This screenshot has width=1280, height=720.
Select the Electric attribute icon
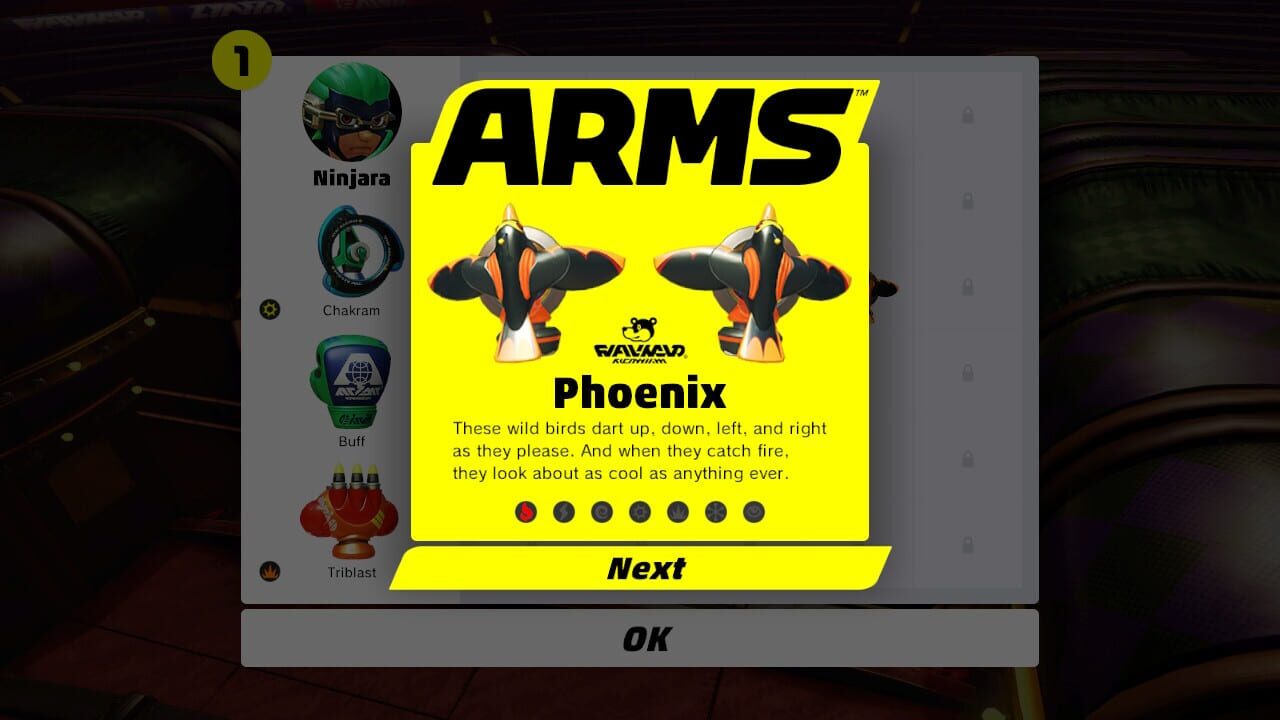pos(562,511)
